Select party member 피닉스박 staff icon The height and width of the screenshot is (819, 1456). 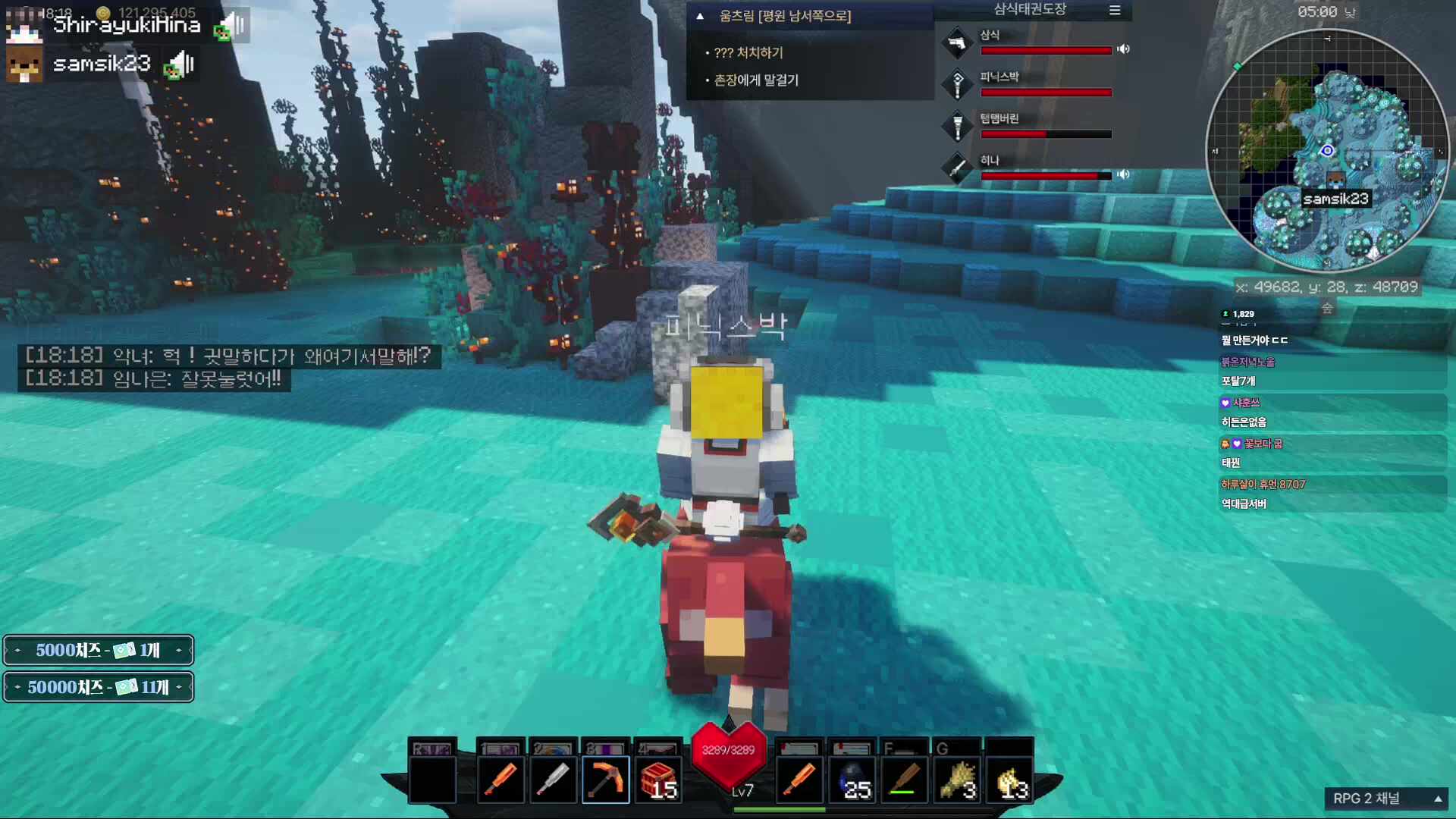[957, 84]
